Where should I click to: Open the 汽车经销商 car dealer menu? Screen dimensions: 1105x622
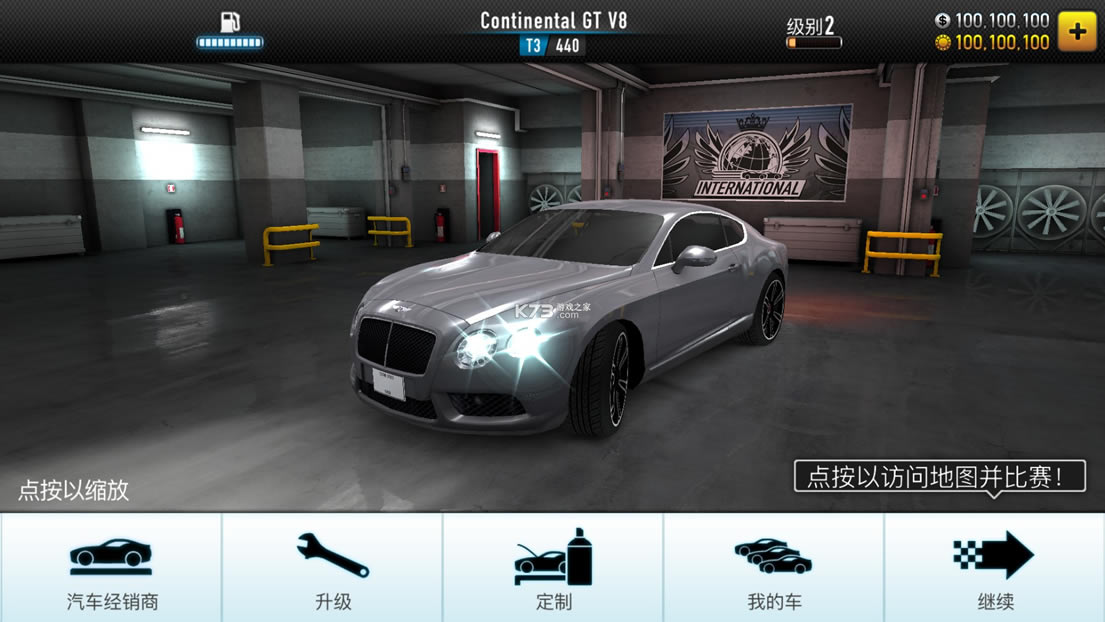(x=111, y=568)
